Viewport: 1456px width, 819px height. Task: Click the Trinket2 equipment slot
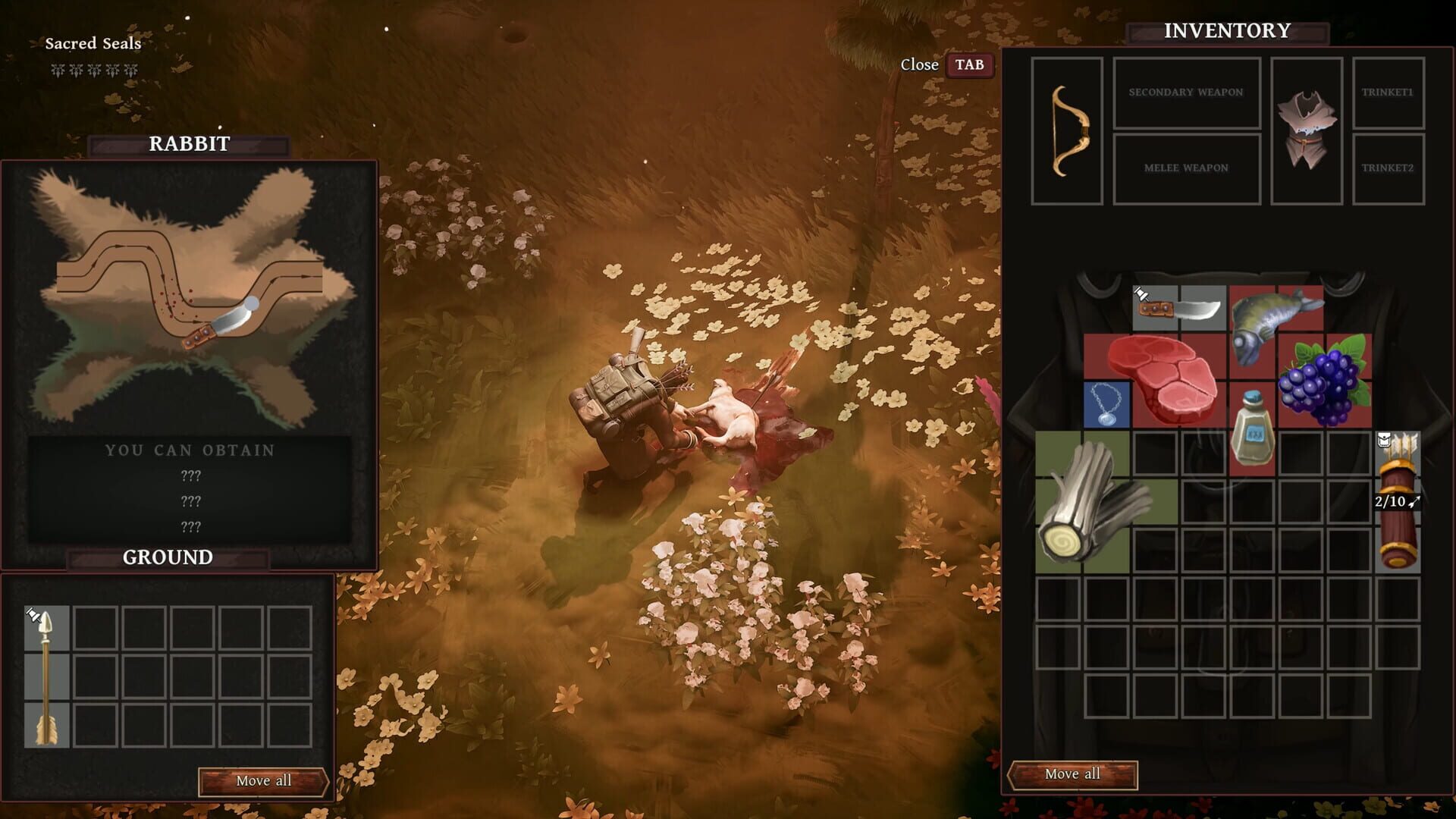(1390, 170)
